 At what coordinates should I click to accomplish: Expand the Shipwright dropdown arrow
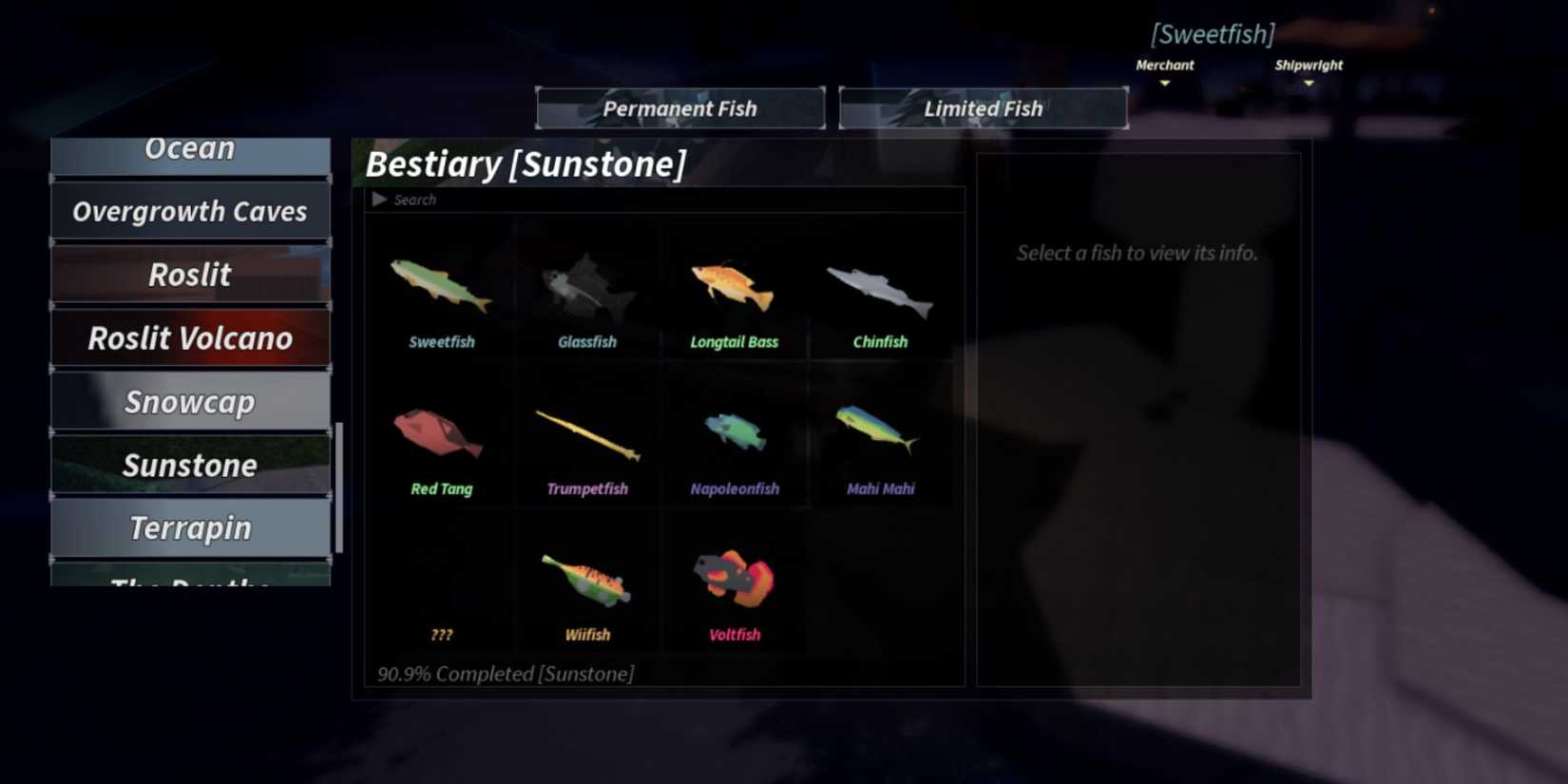(x=1309, y=84)
